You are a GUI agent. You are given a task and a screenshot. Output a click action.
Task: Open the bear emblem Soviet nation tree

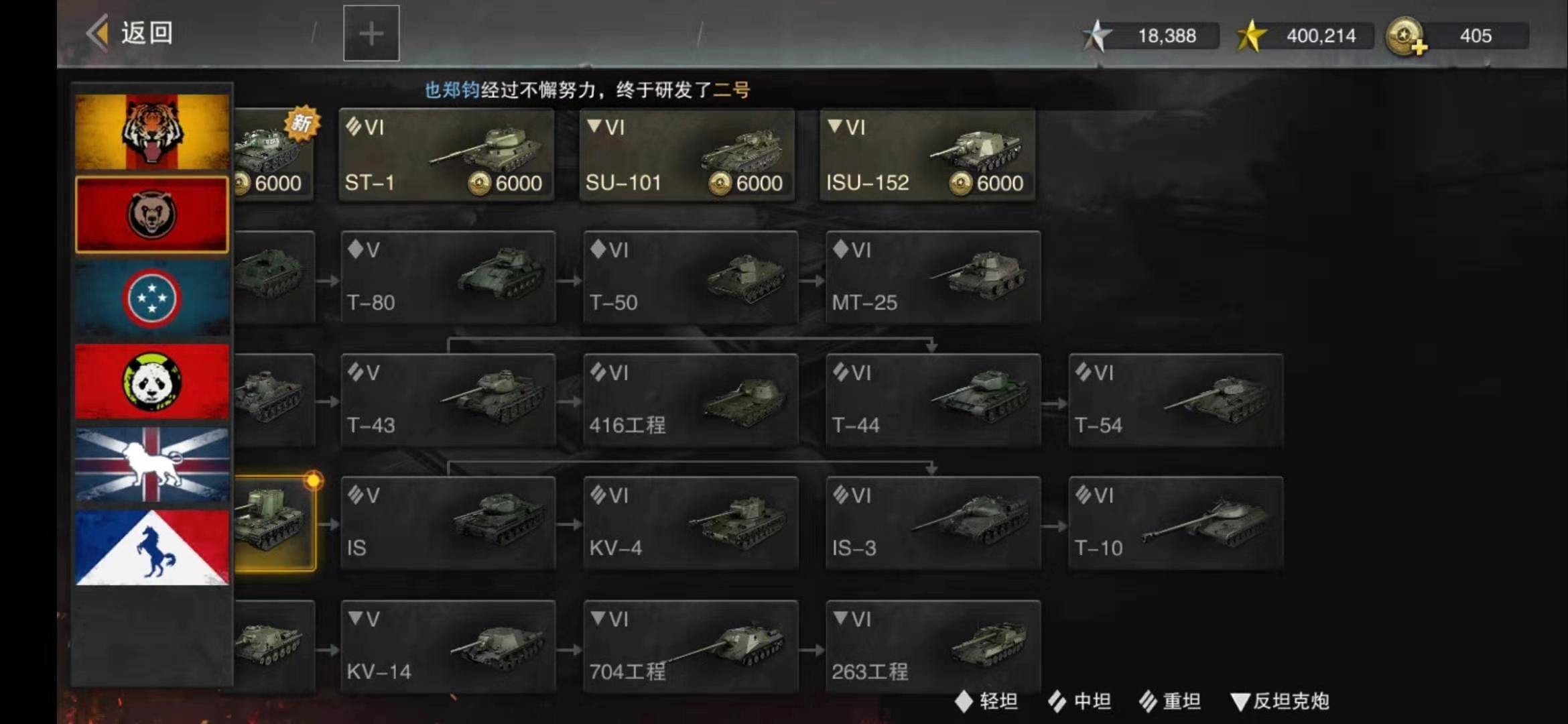[151, 213]
